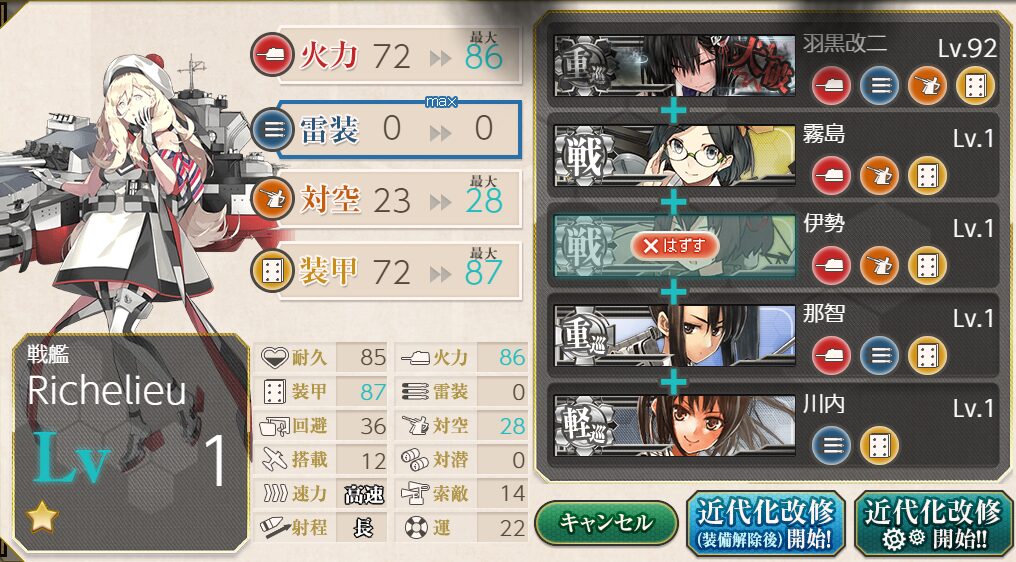Click the 火力 firepower stat row
This screenshot has width=1016, height=562.
point(398,56)
